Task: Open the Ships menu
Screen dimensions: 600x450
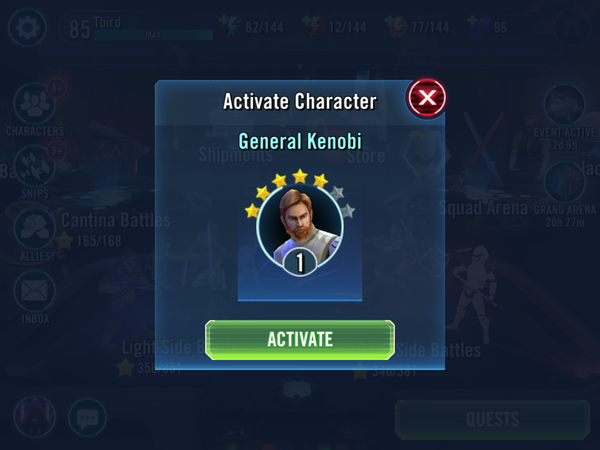Action: [x=35, y=167]
